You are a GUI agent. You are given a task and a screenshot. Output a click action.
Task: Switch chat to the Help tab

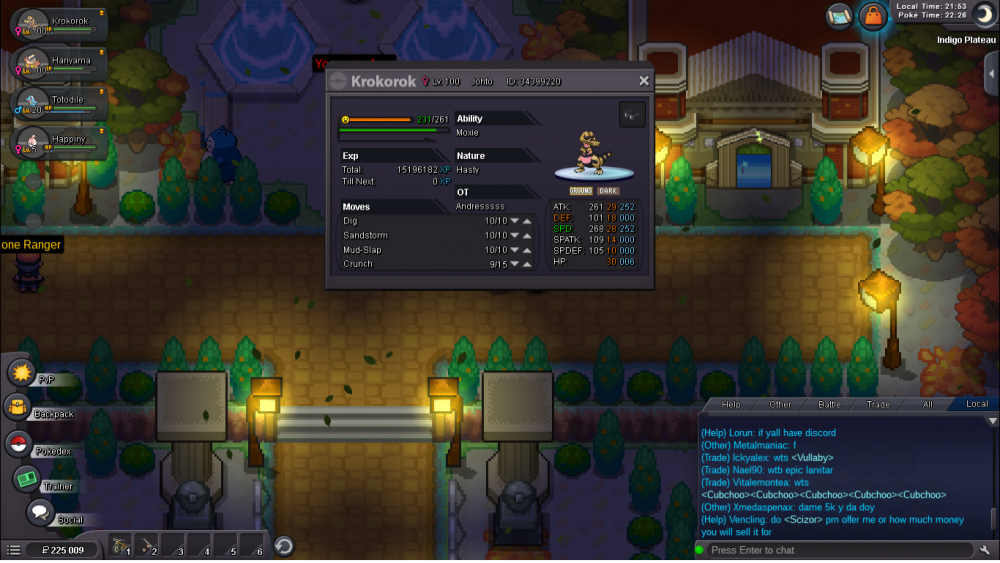tap(732, 404)
